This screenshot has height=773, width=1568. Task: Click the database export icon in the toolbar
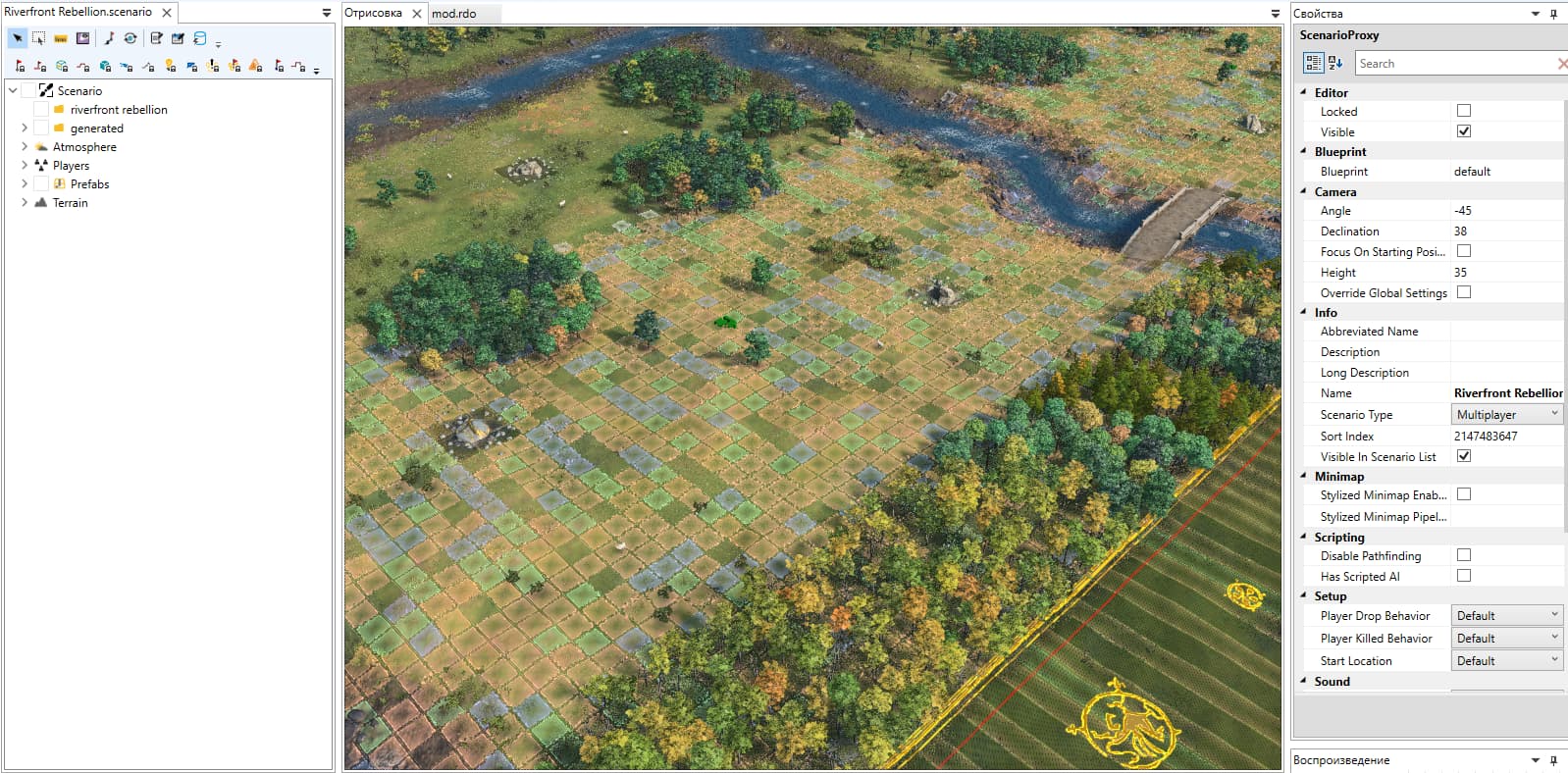pyautogui.click(x=199, y=40)
